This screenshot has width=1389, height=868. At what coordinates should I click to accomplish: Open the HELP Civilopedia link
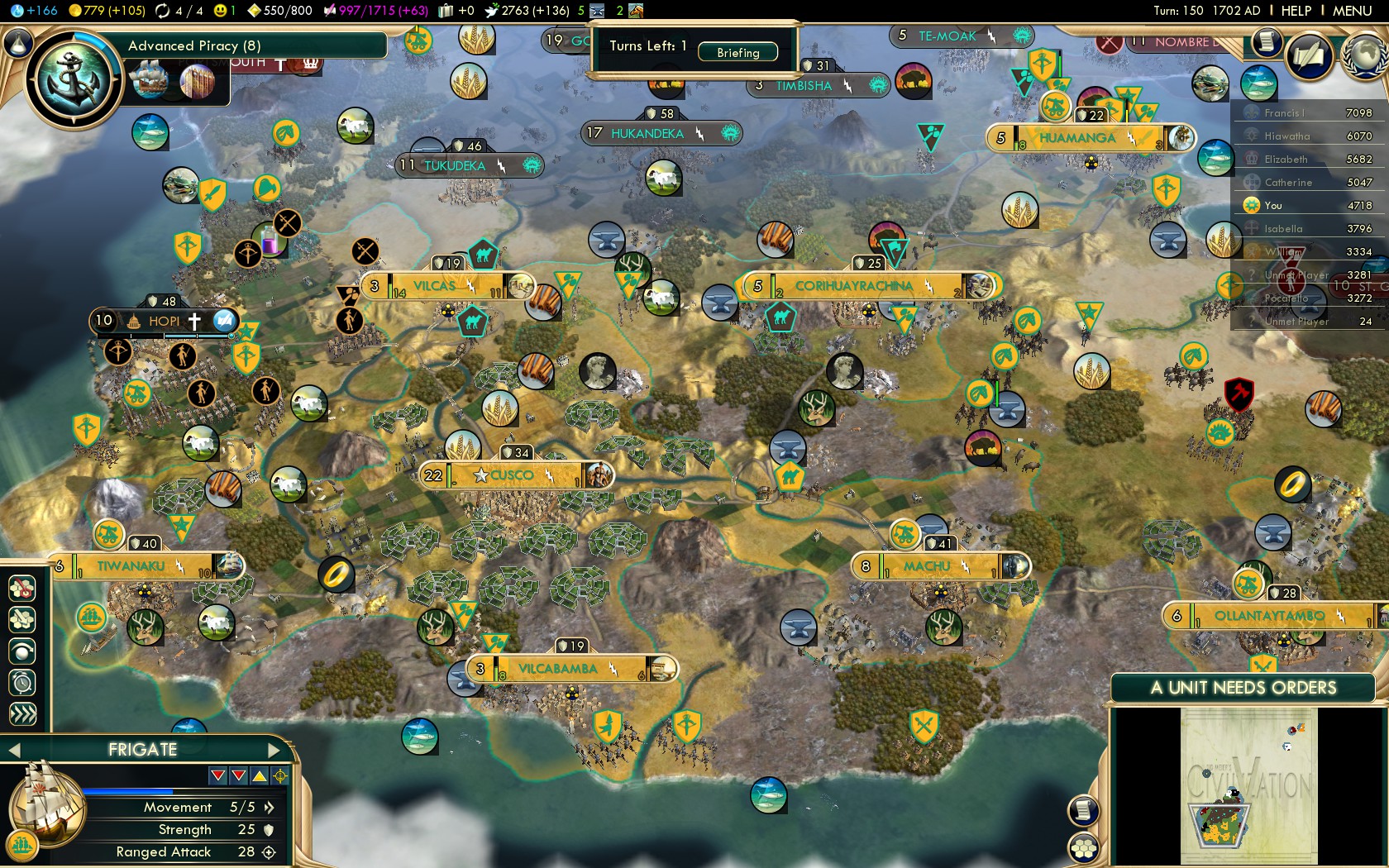1296,11
